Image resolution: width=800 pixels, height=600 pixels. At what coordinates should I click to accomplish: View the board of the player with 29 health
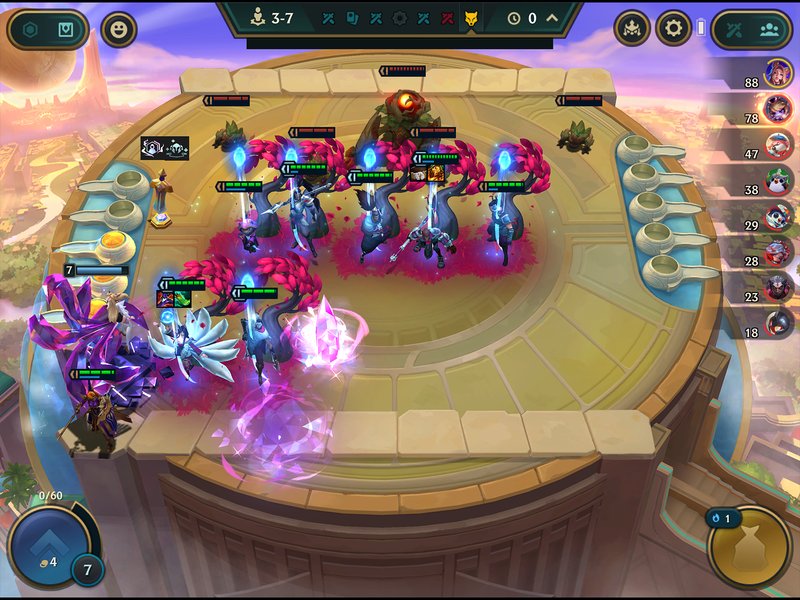pos(779,215)
